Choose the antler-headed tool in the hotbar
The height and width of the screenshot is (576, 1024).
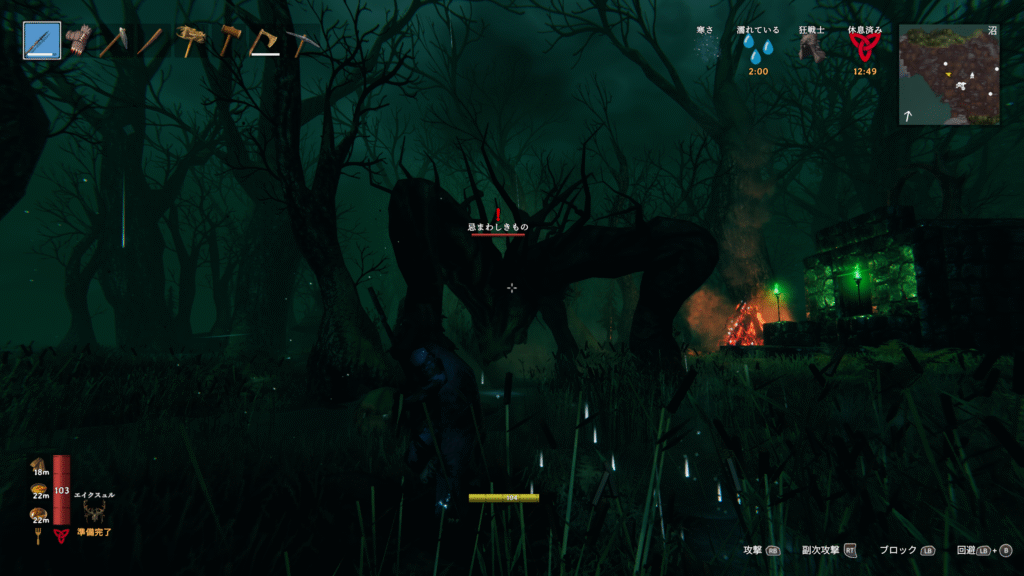tap(190, 40)
